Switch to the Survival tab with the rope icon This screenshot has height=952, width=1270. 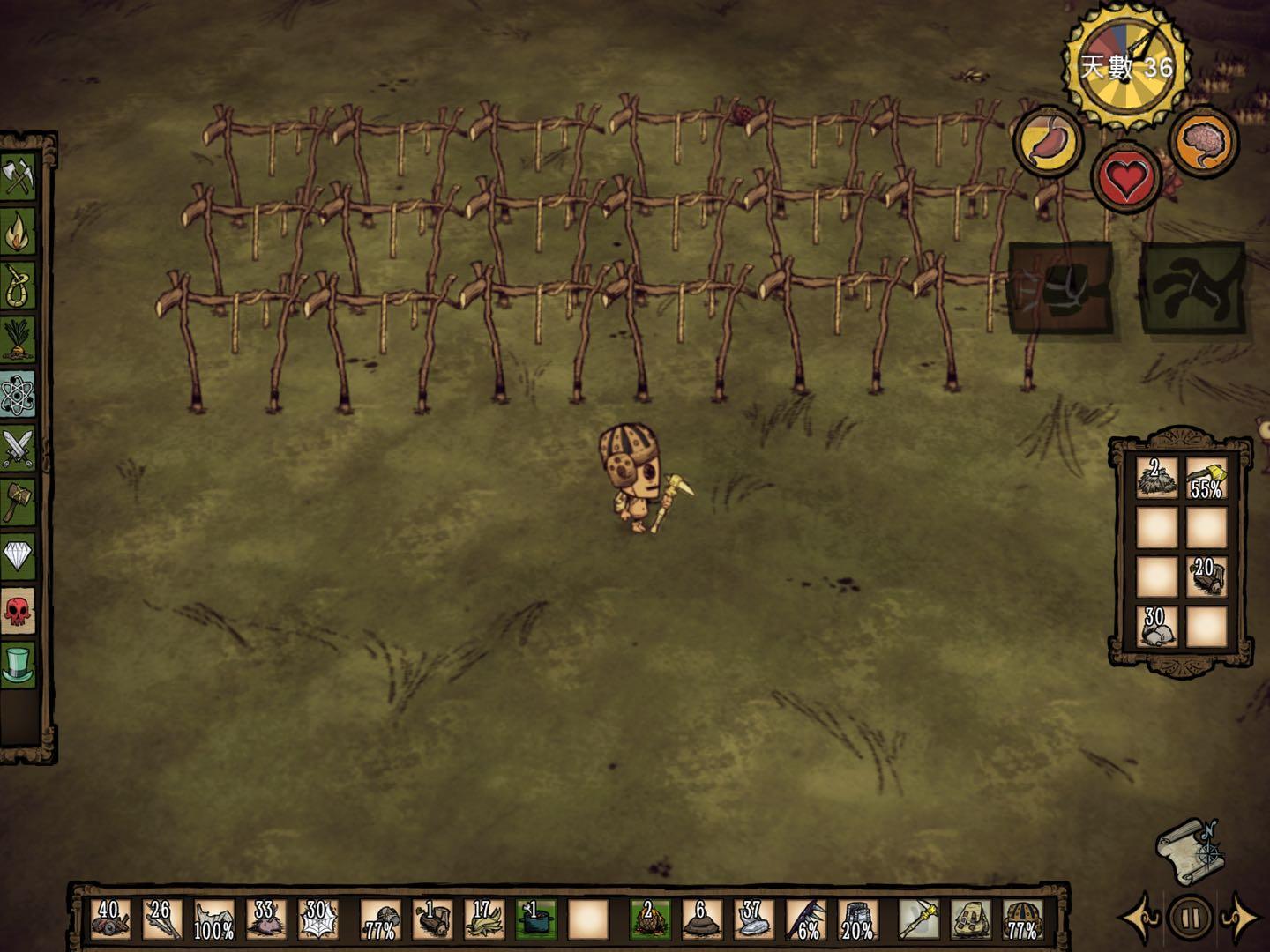coord(18,286)
